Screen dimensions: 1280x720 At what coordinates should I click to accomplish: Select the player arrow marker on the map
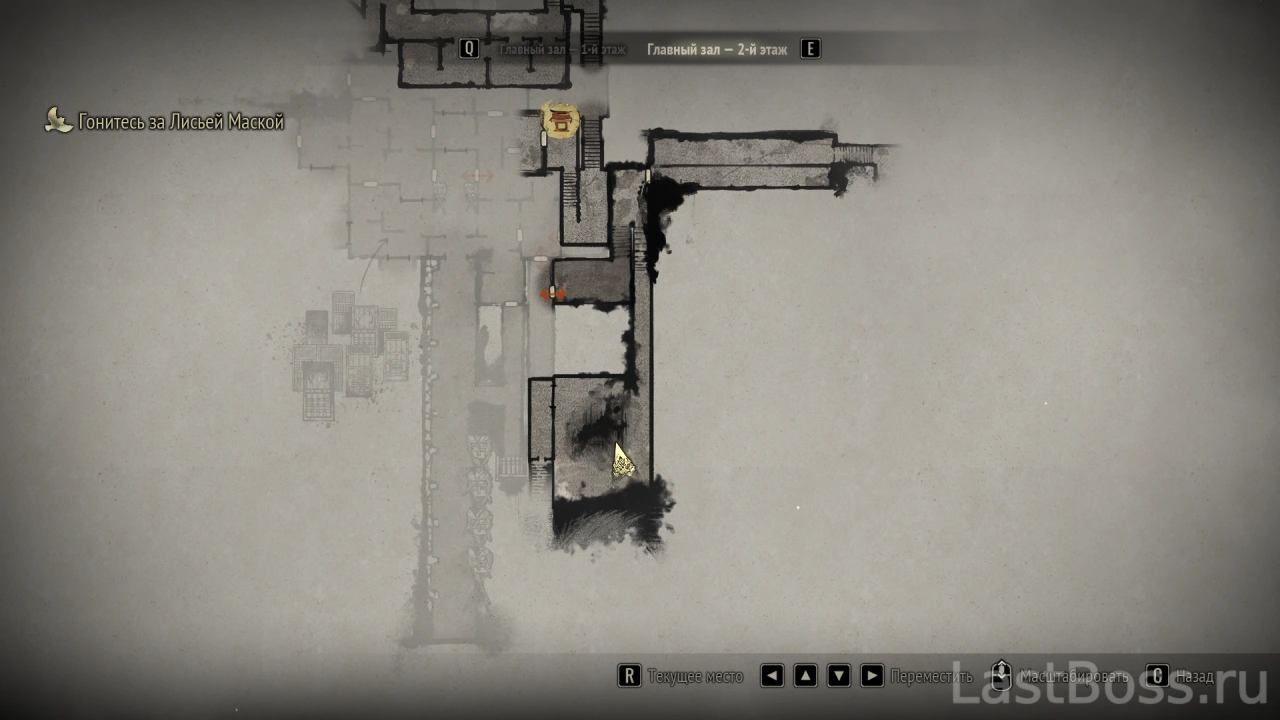(622, 459)
